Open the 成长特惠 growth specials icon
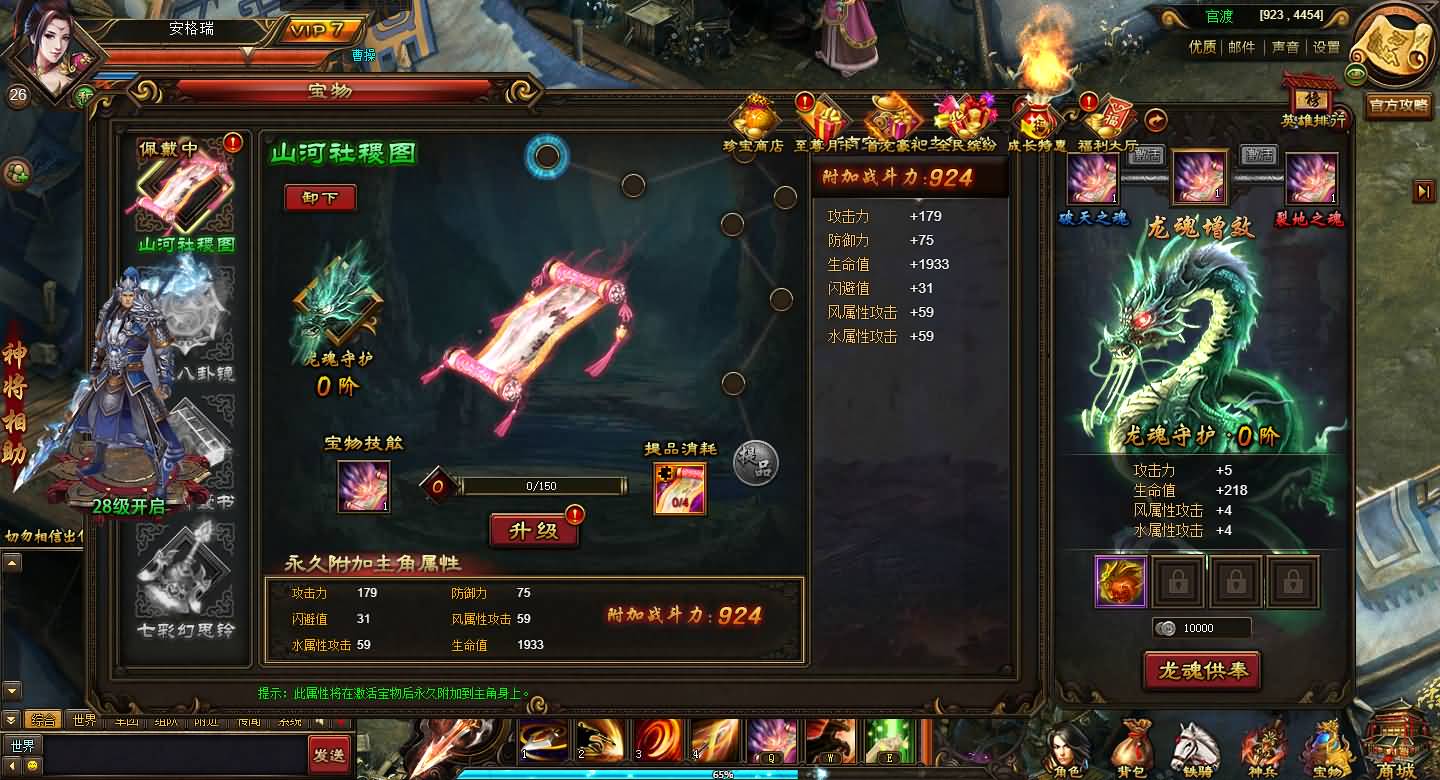 coord(1035,118)
